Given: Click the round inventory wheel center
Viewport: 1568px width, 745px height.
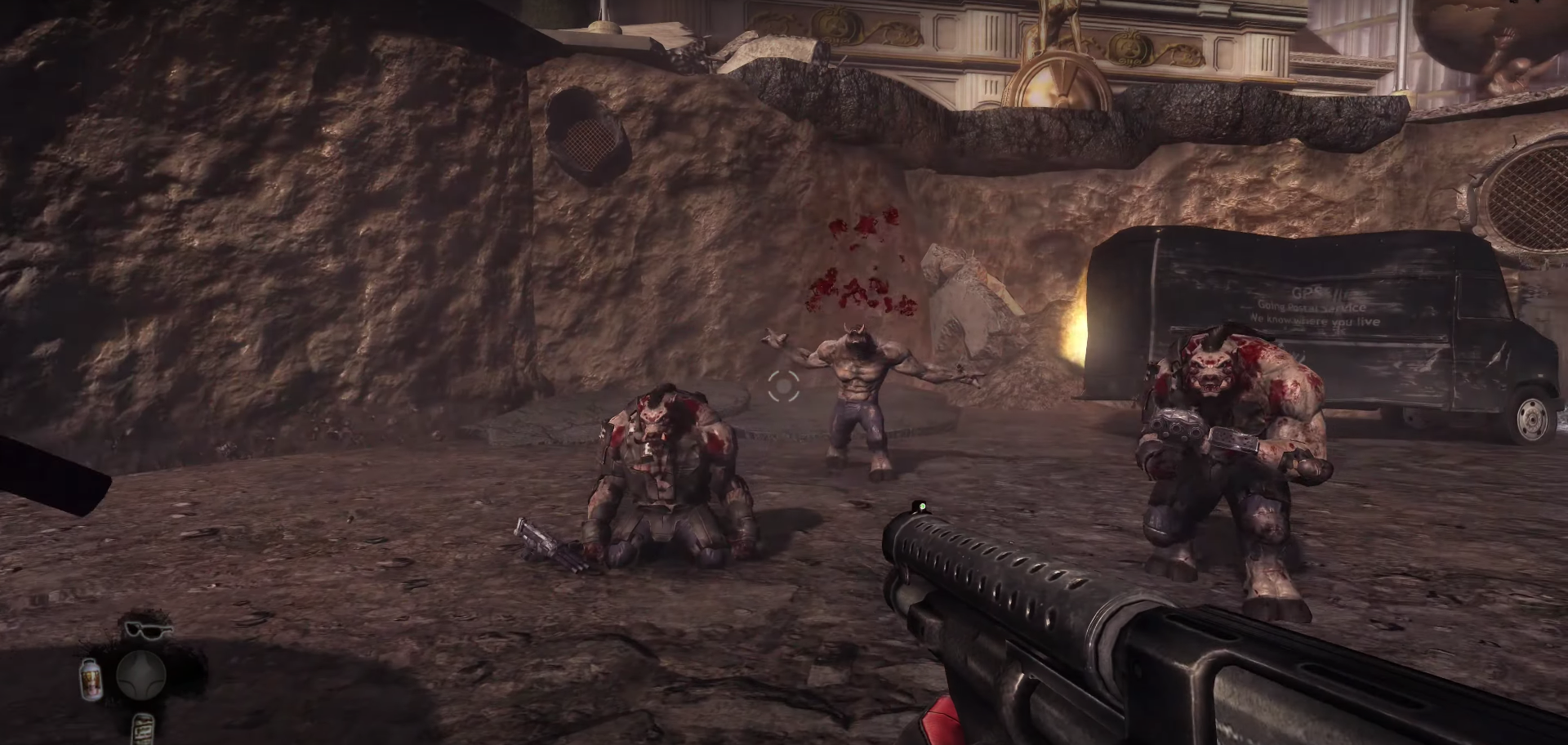Looking at the screenshot, I should pyautogui.click(x=140, y=676).
